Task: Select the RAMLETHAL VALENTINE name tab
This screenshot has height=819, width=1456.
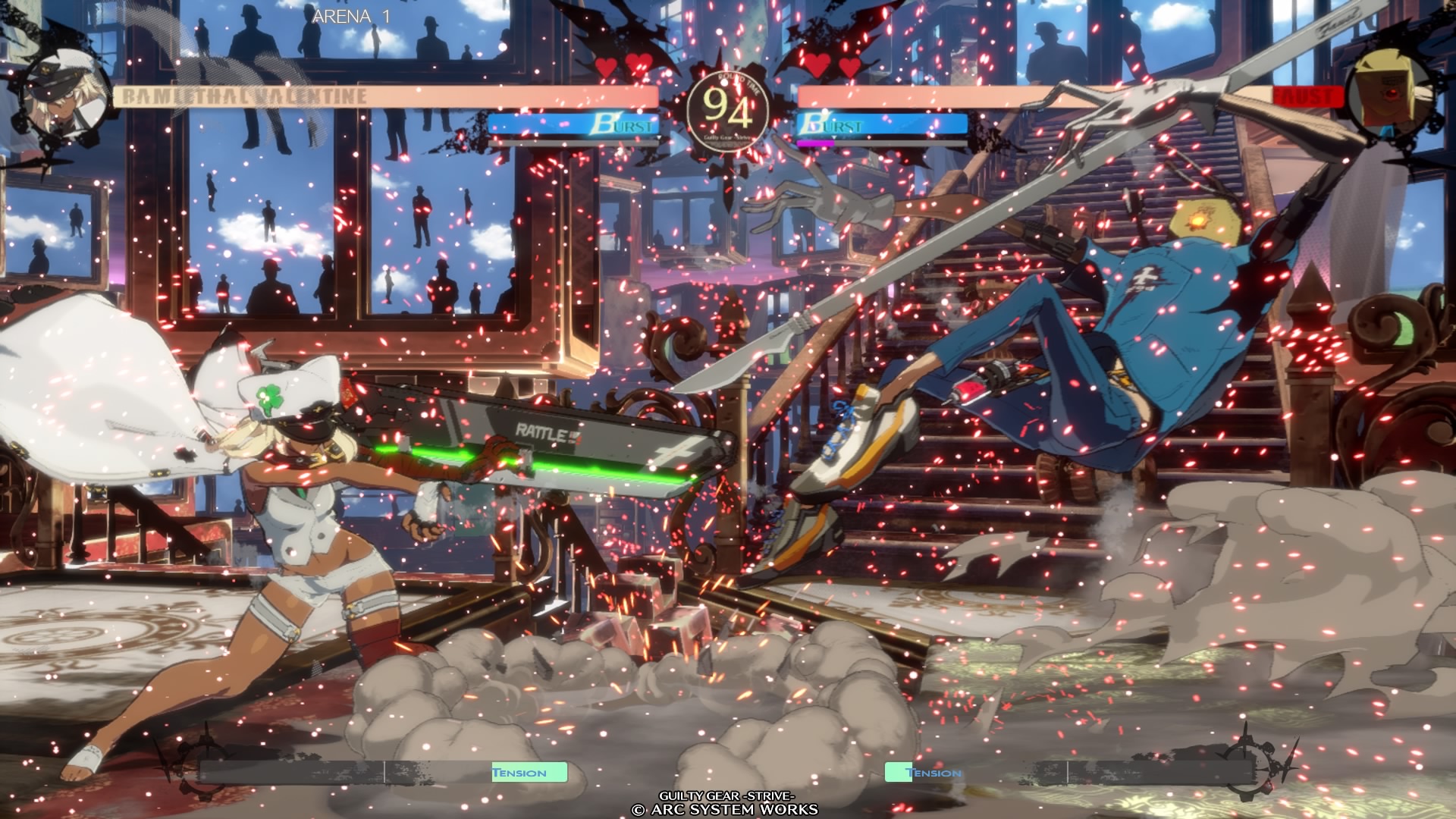Action: pos(243,96)
